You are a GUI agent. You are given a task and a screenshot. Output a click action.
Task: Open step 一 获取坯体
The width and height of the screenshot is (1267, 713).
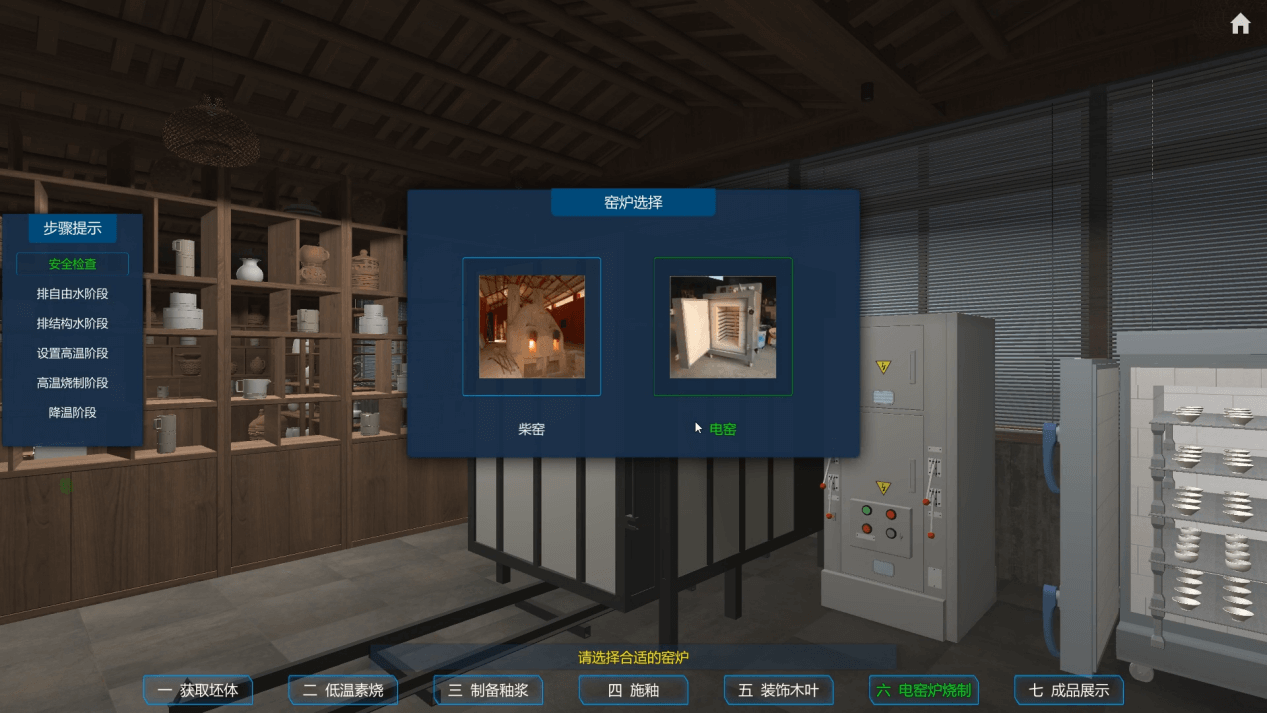tap(198, 690)
